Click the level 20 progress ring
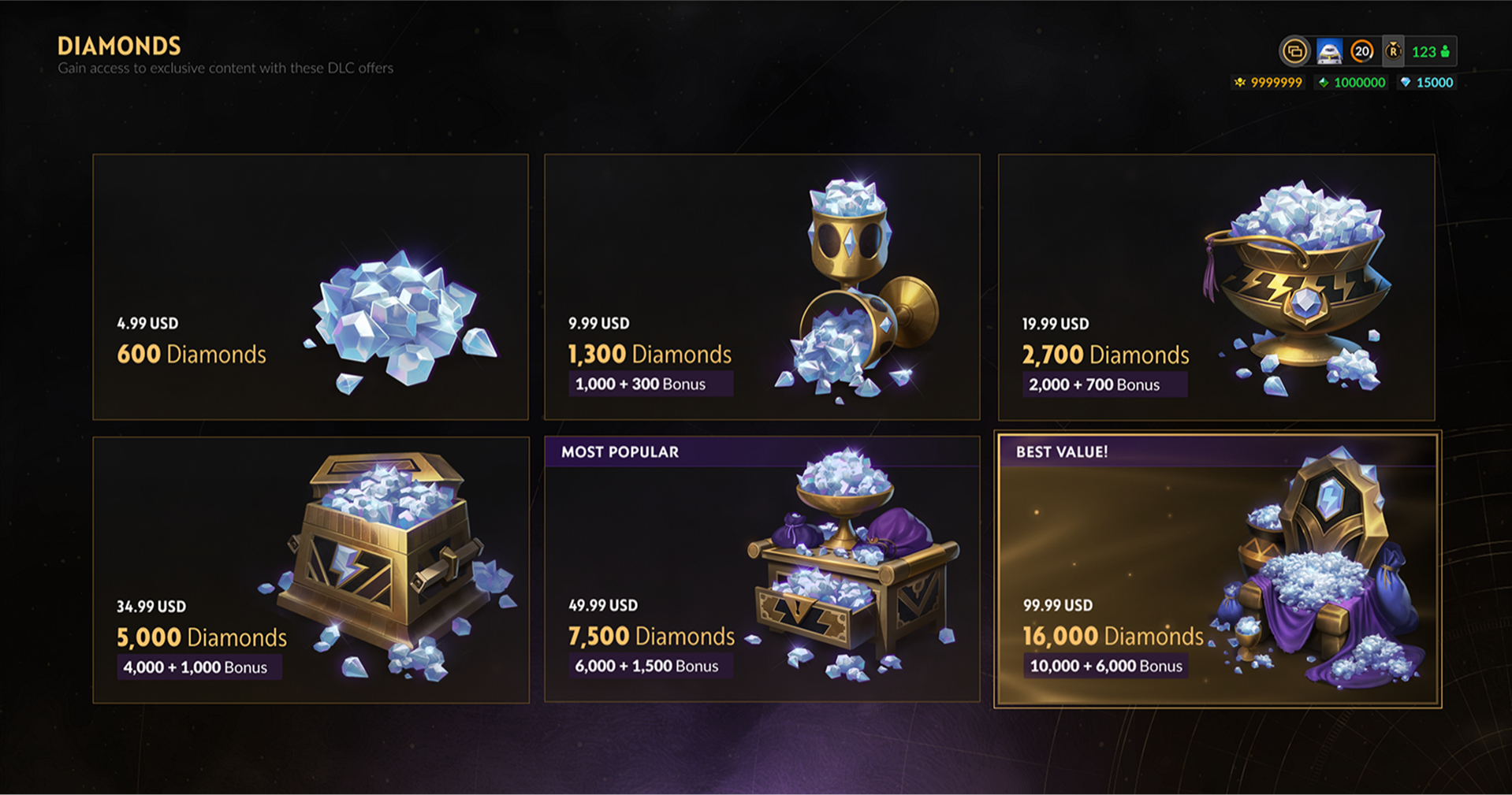This screenshot has height=795, width=1512. click(1361, 52)
